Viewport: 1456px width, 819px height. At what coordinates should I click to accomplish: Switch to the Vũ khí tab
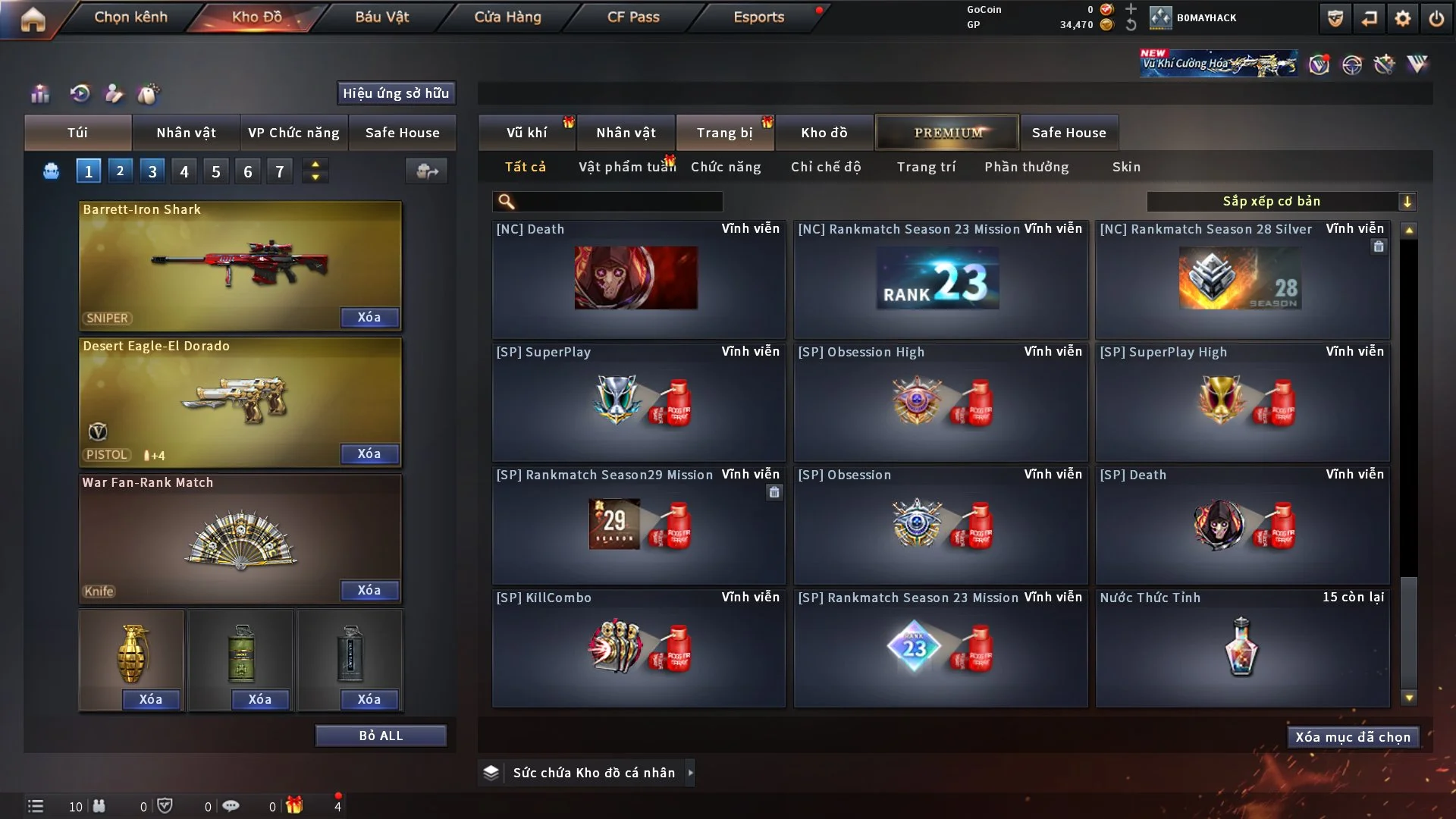(526, 133)
